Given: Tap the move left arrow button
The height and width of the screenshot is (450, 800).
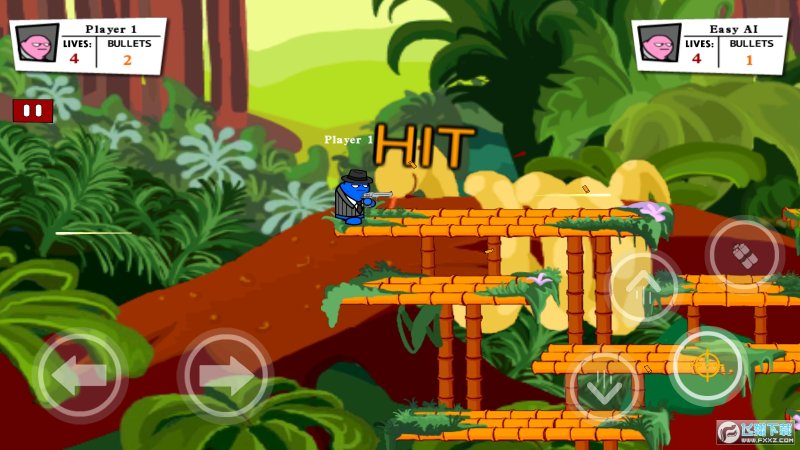Looking at the screenshot, I should pos(80,376).
